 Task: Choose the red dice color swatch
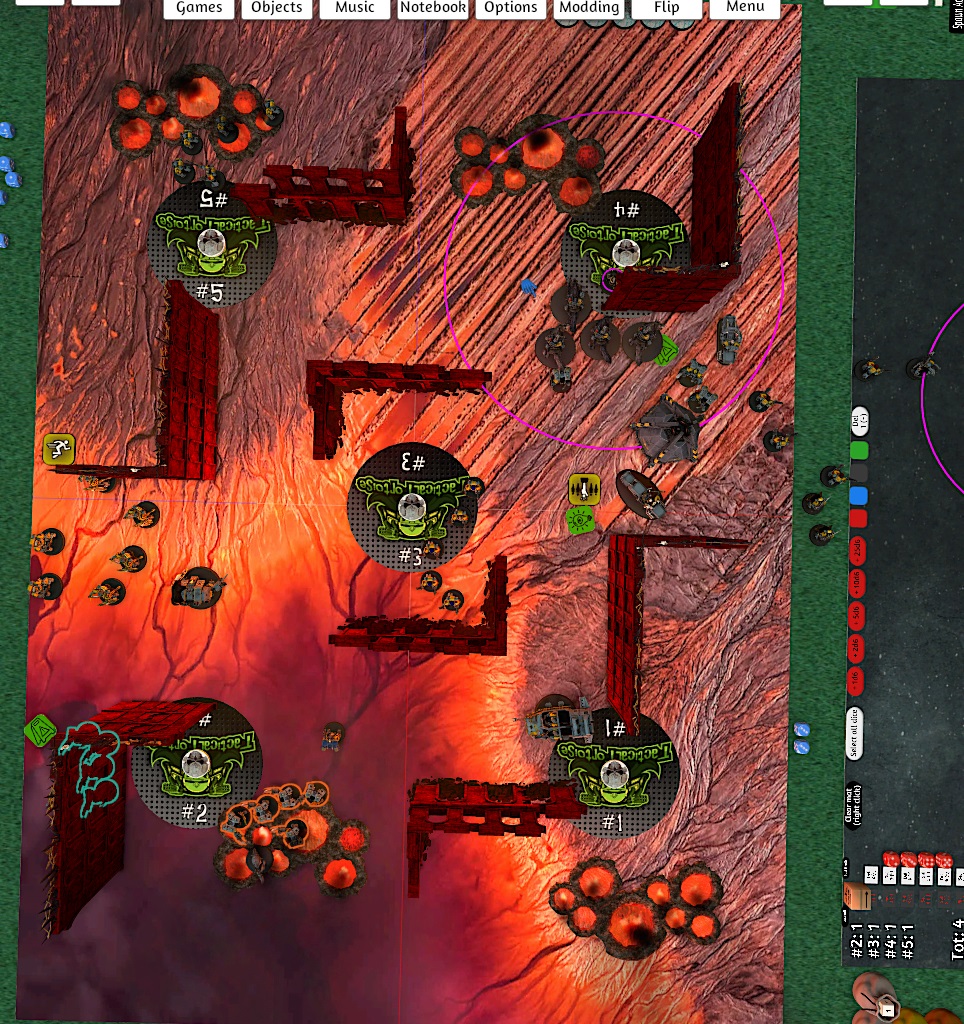[x=858, y=518]
